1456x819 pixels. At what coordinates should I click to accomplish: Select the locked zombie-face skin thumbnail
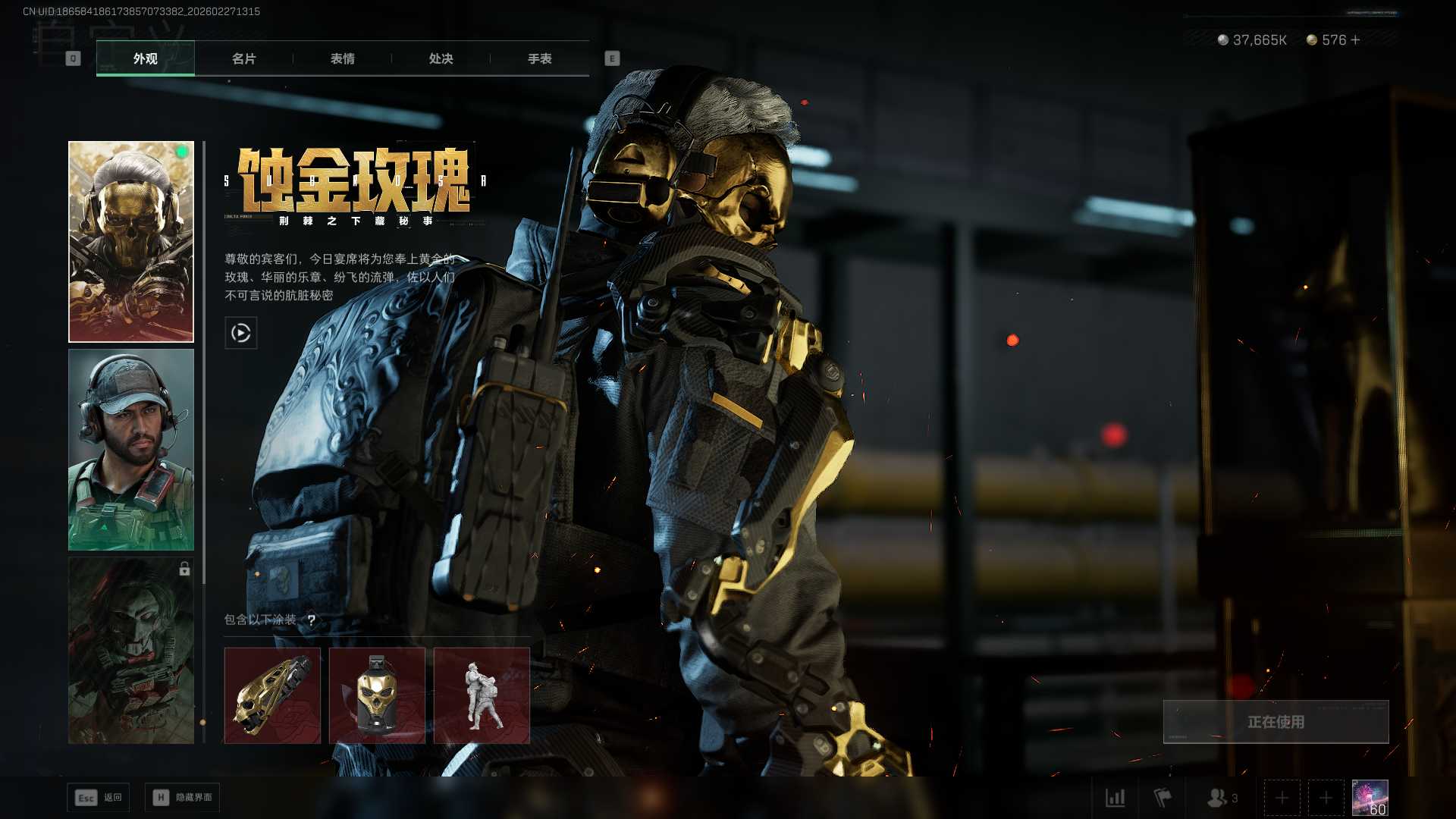[131, 651]
